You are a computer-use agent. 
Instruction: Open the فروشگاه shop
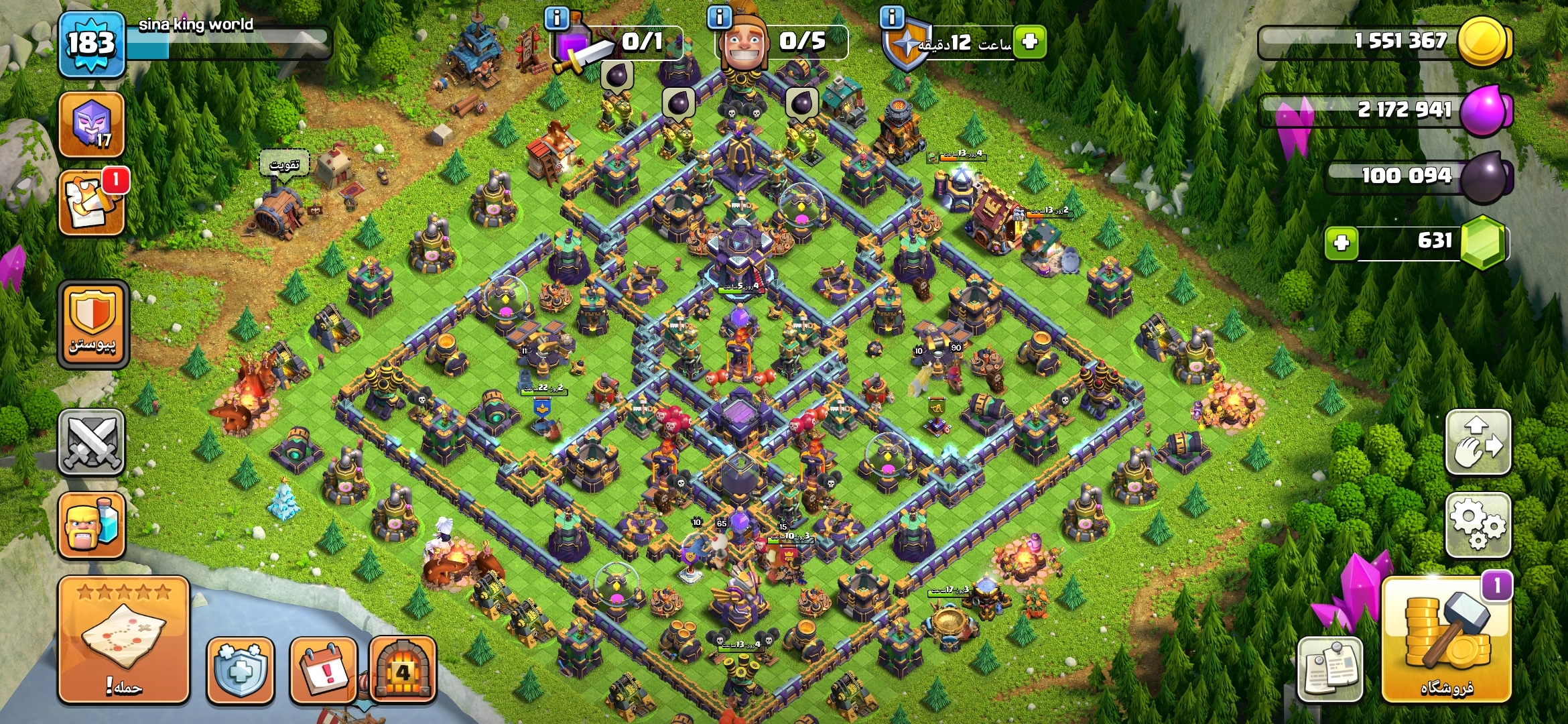[x=1446, y=640]
